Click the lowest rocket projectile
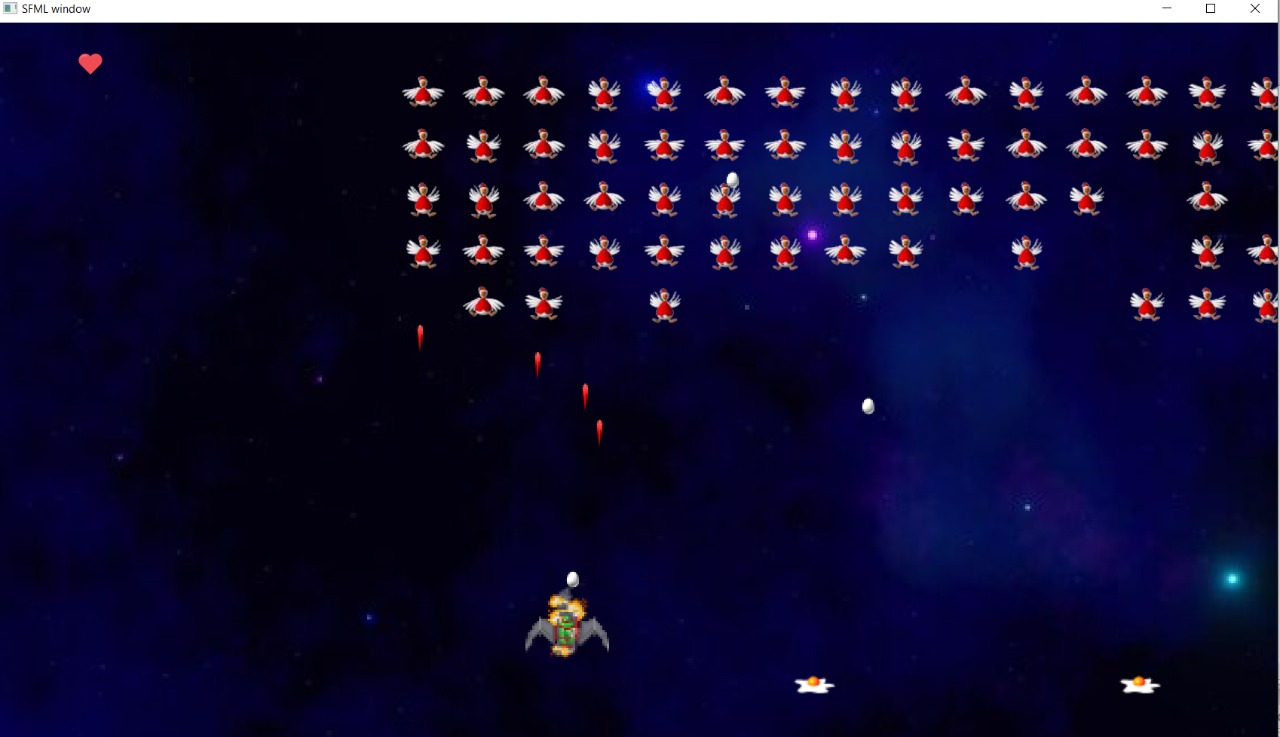This screenshot has height=737, width=1280. pos(599,430)
